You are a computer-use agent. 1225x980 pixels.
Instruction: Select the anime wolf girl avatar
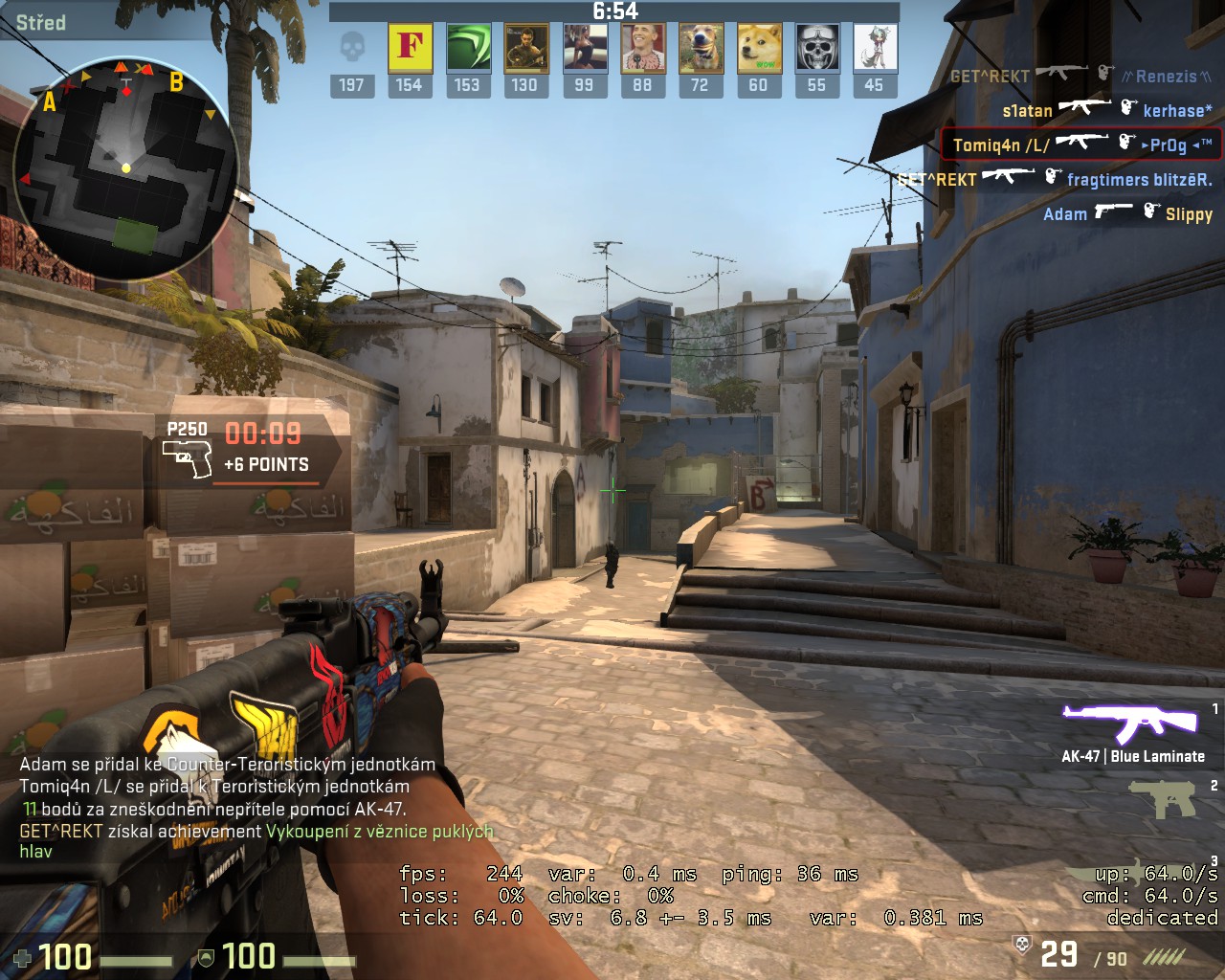click(874, 48)
